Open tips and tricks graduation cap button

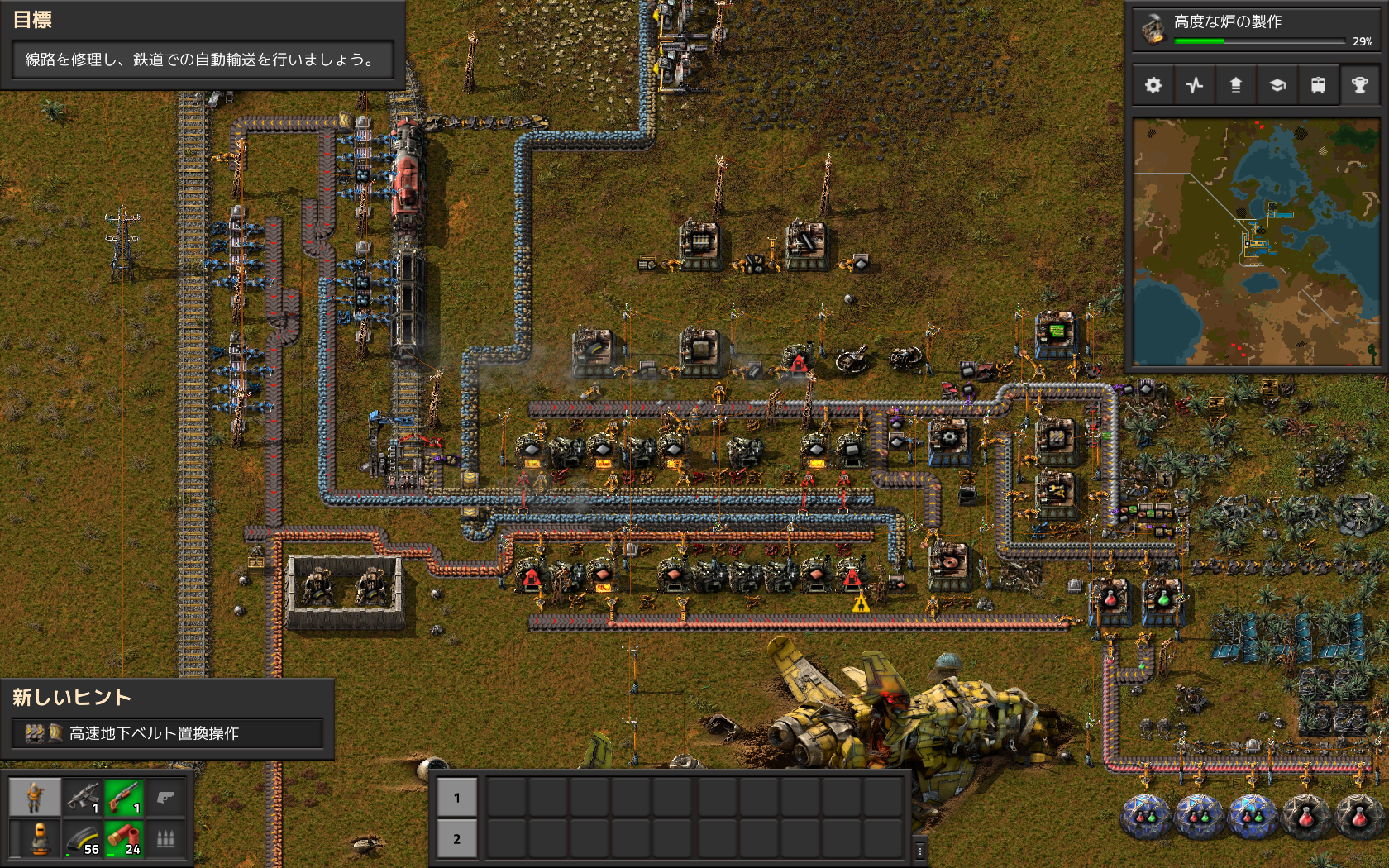[1277, 85]
